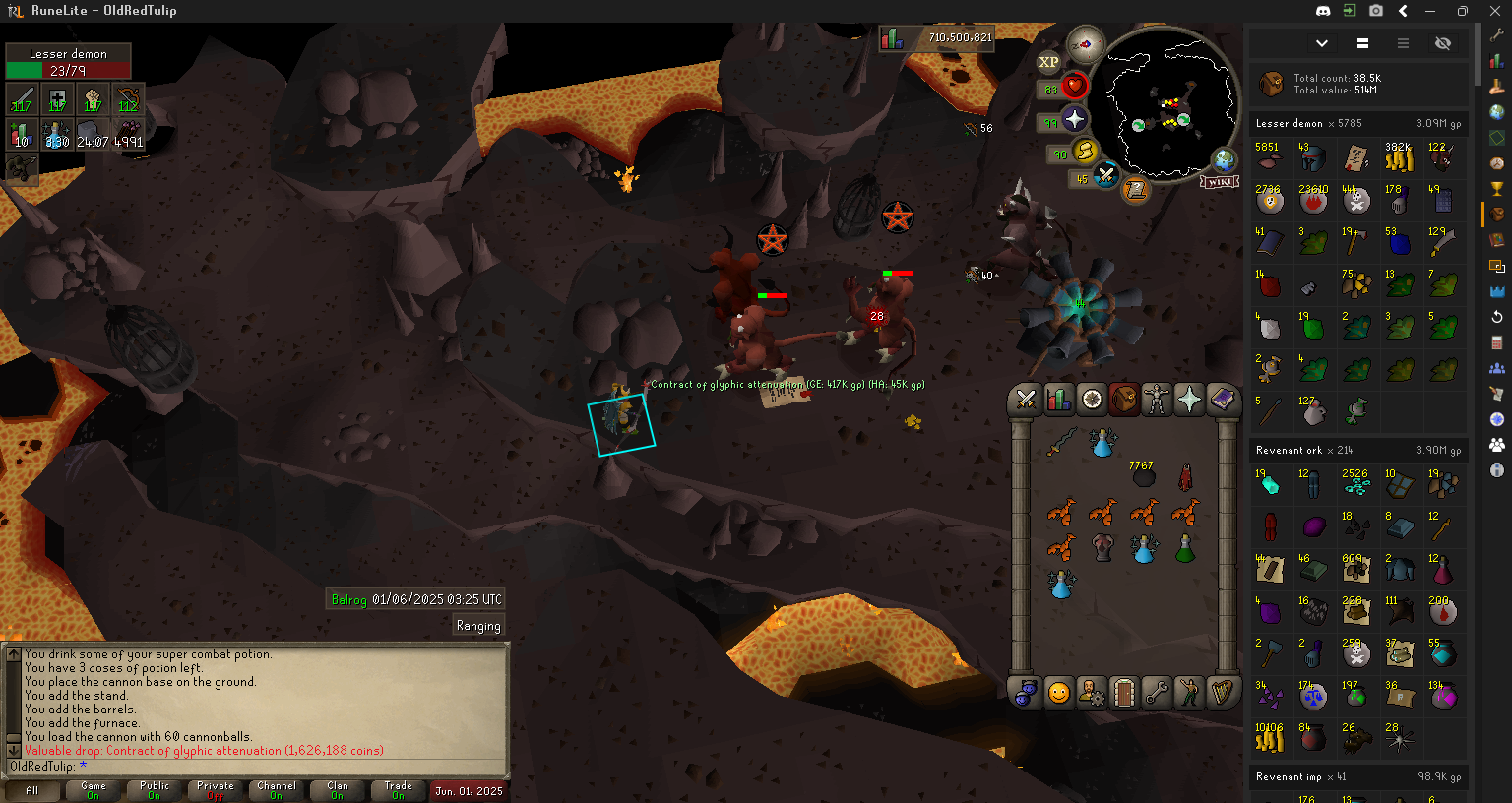Select the sword in the inventory
The image size is (1512, 803).
[x=1061, y=443]
